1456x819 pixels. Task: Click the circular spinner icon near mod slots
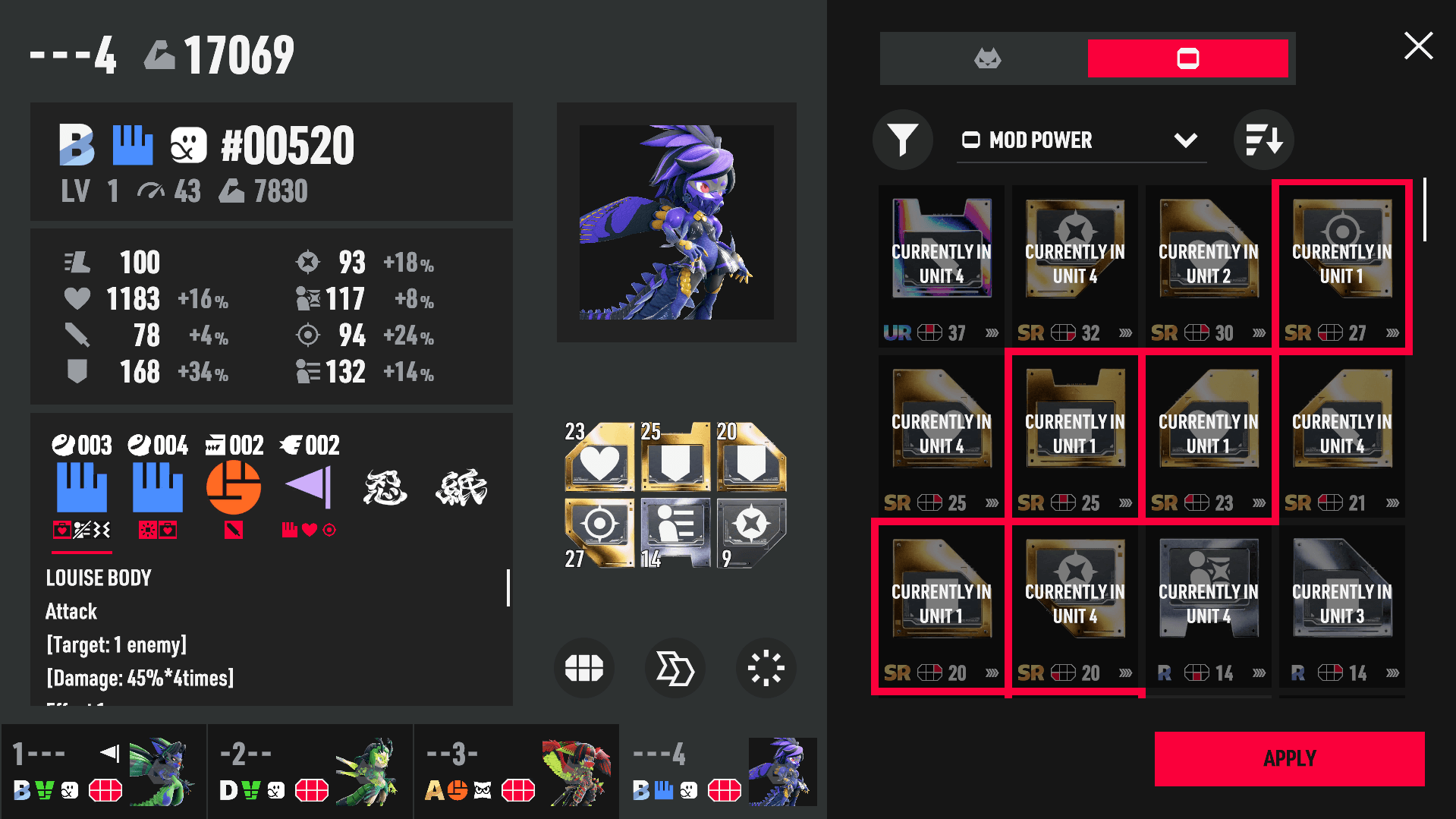pyautogui.click(x=766, y=668)
